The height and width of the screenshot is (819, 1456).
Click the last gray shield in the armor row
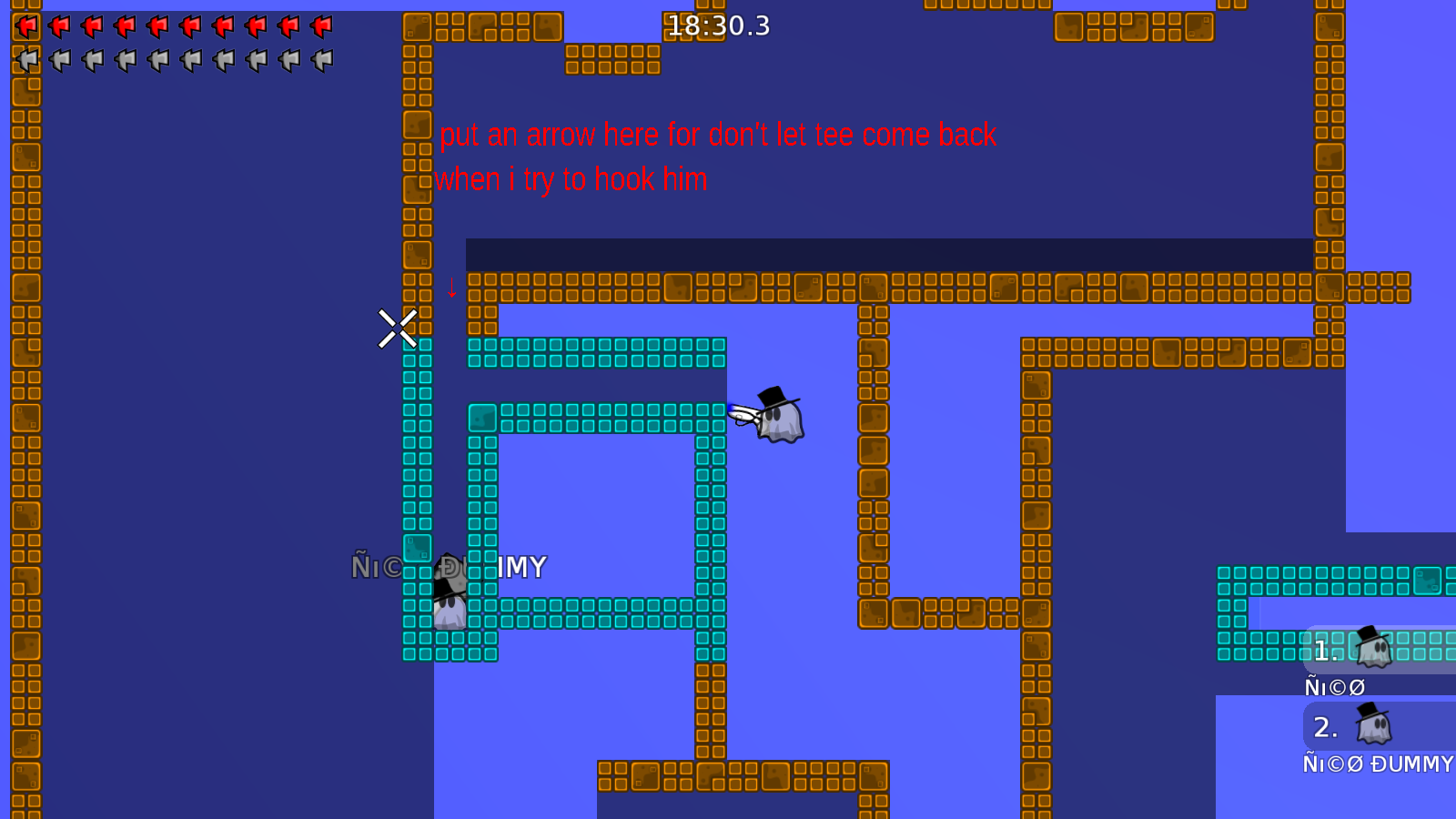point(323,60)
